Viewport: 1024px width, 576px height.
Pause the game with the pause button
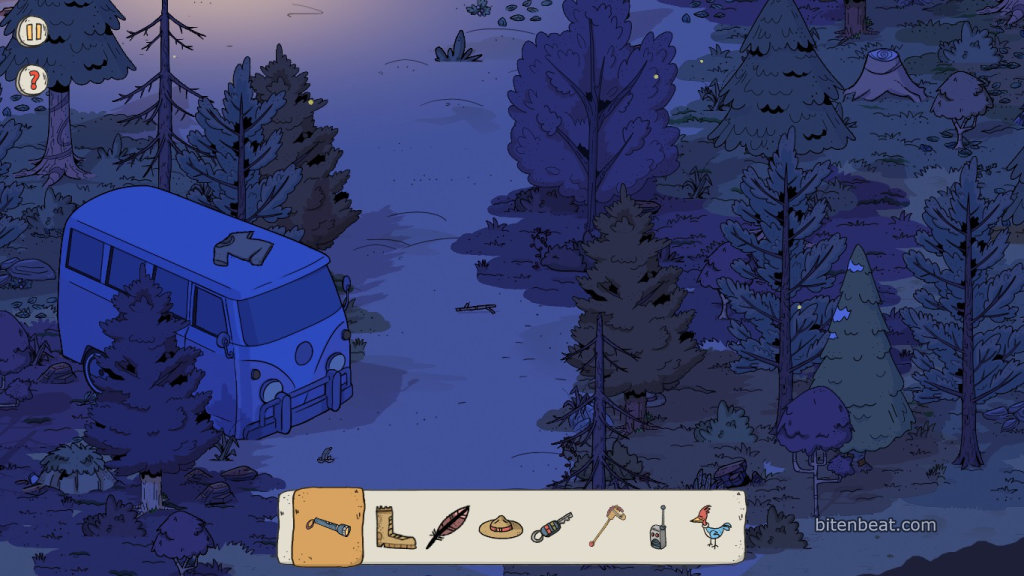click(33, 31)
